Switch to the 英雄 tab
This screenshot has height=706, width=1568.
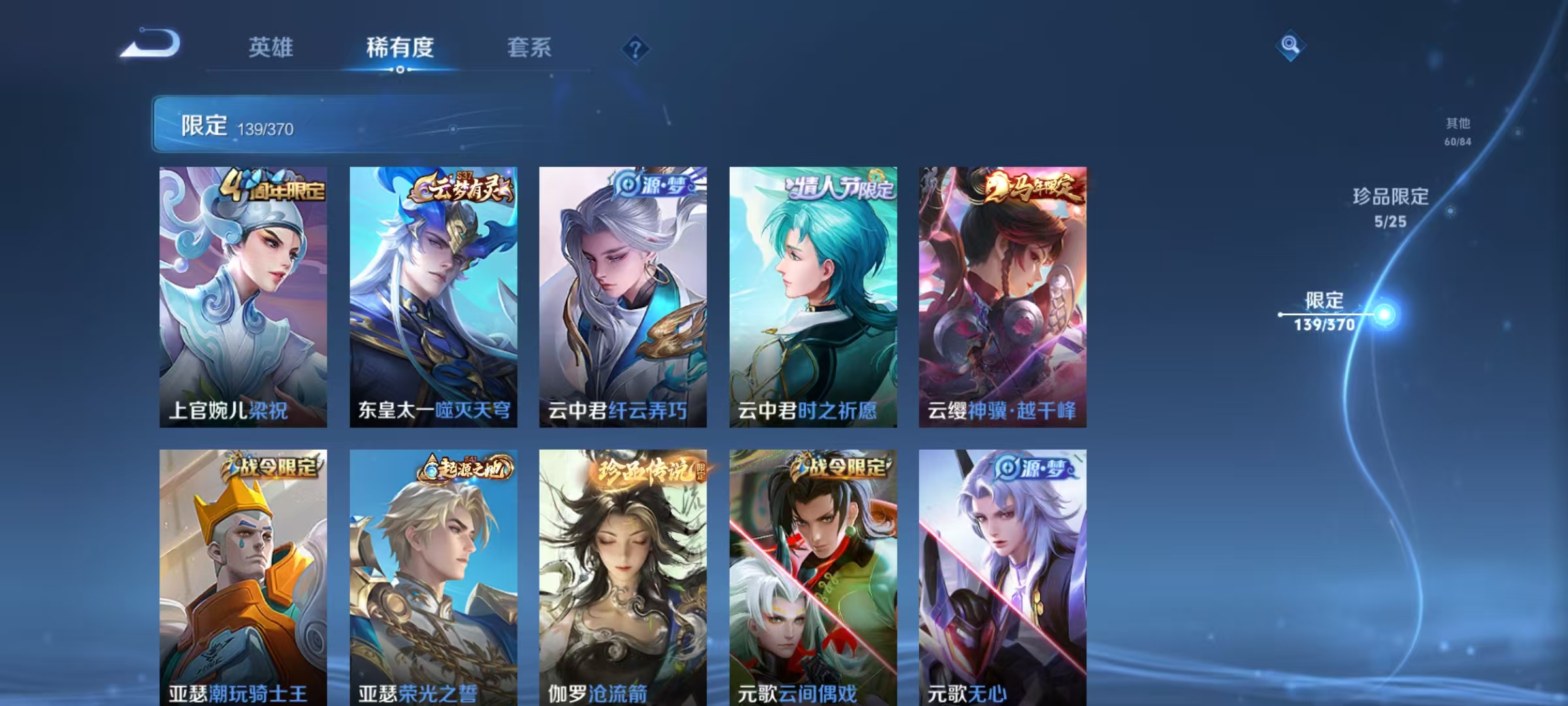click(x=270, y=48)
